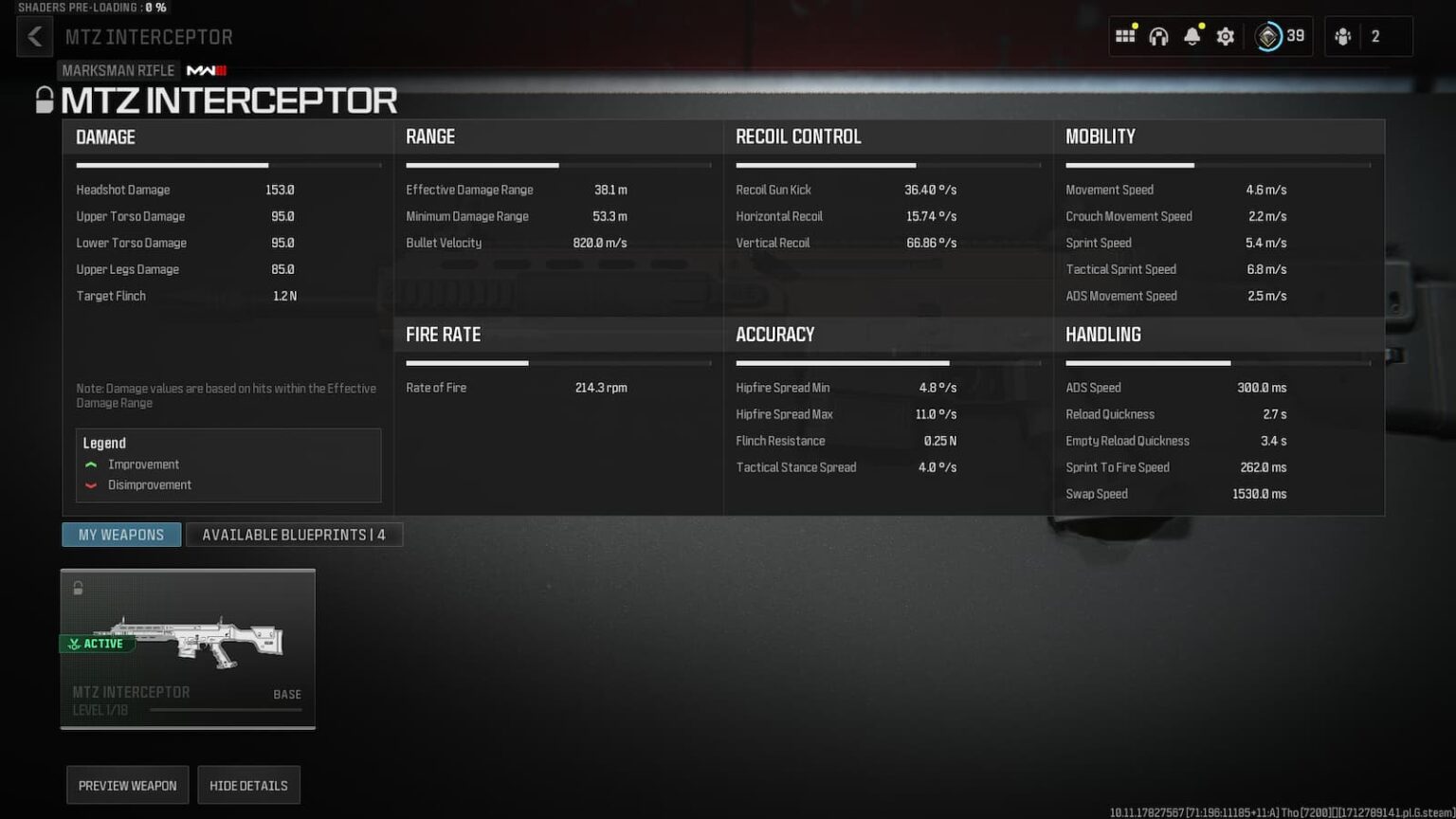This screenshot has height=819, width=1456.
Task: Click the back arrow beside MTZ INTERCEPTOR
Action: pos(35,36)
